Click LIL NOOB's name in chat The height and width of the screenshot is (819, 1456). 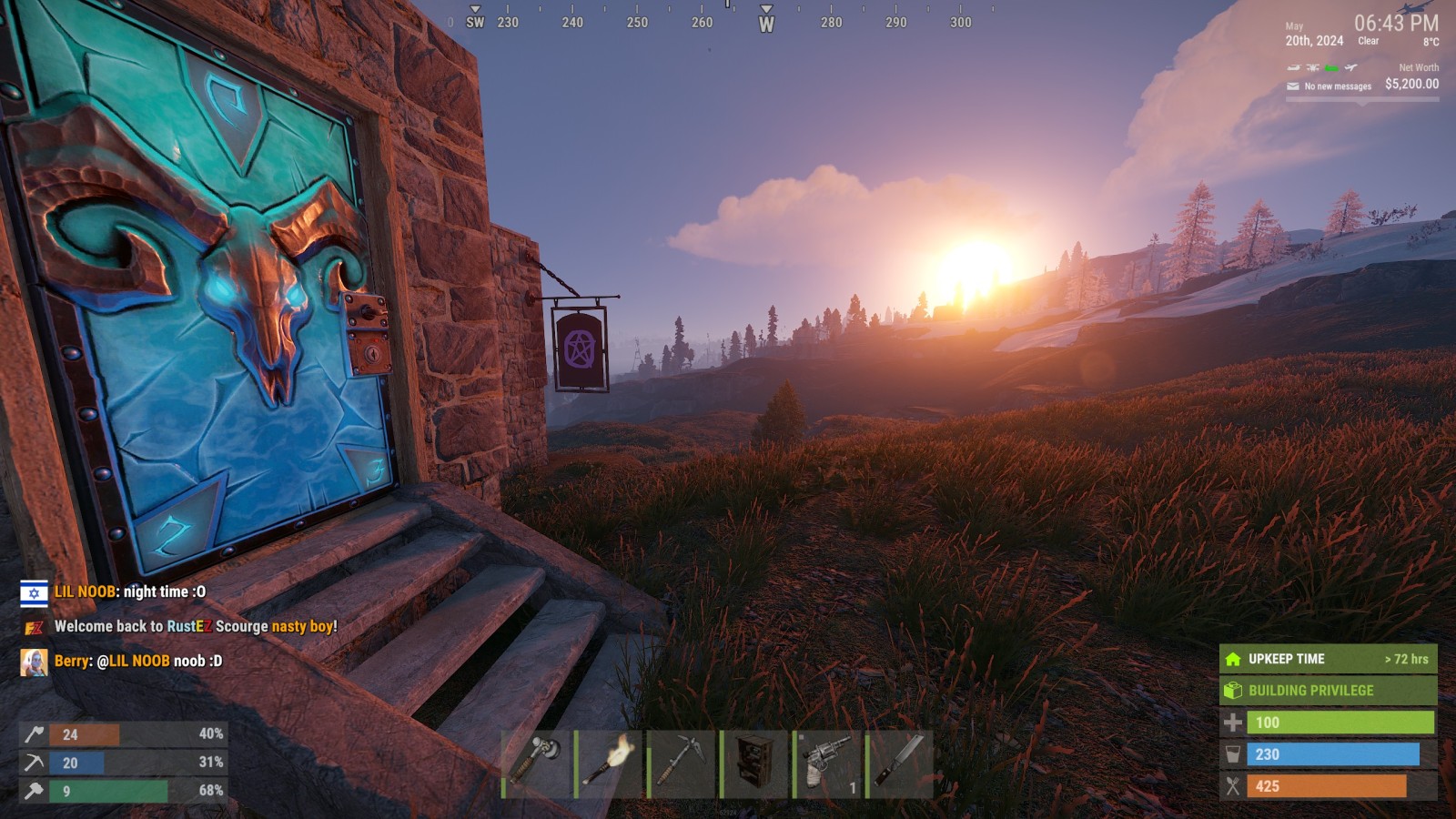(85, 591)
